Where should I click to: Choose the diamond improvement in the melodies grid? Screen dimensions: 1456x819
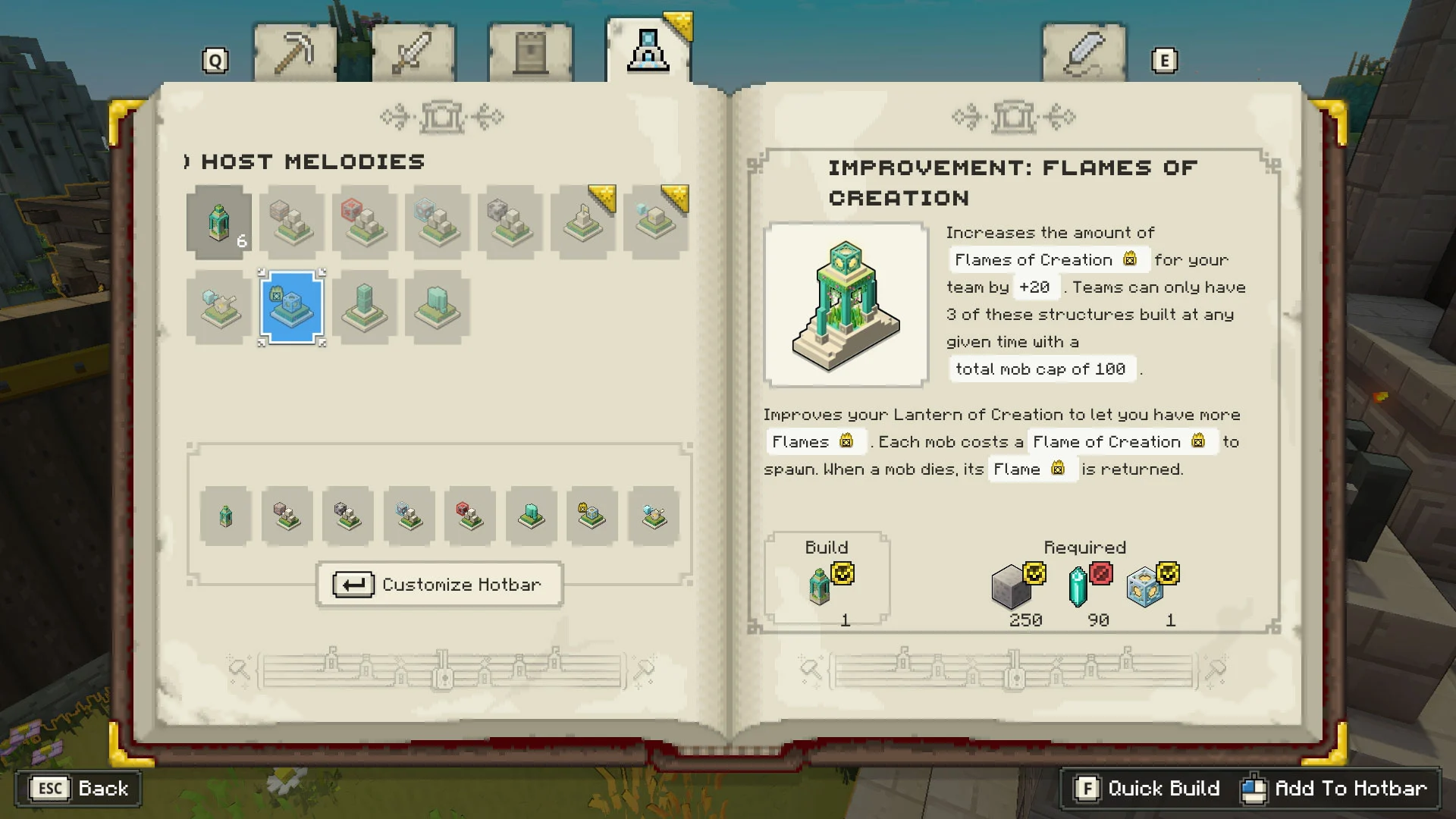tap(438, 222)
